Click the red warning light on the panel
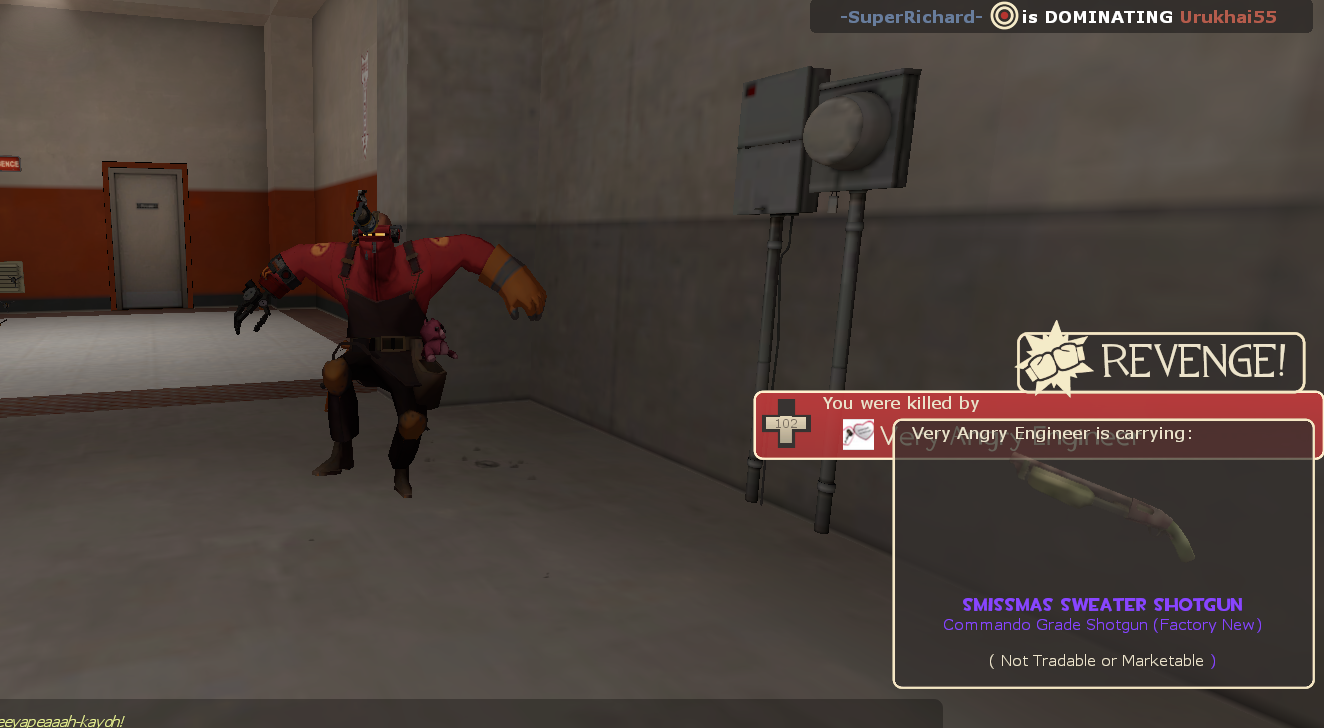The height and width of the screenshot is (728, 1324). pos(750,90)
